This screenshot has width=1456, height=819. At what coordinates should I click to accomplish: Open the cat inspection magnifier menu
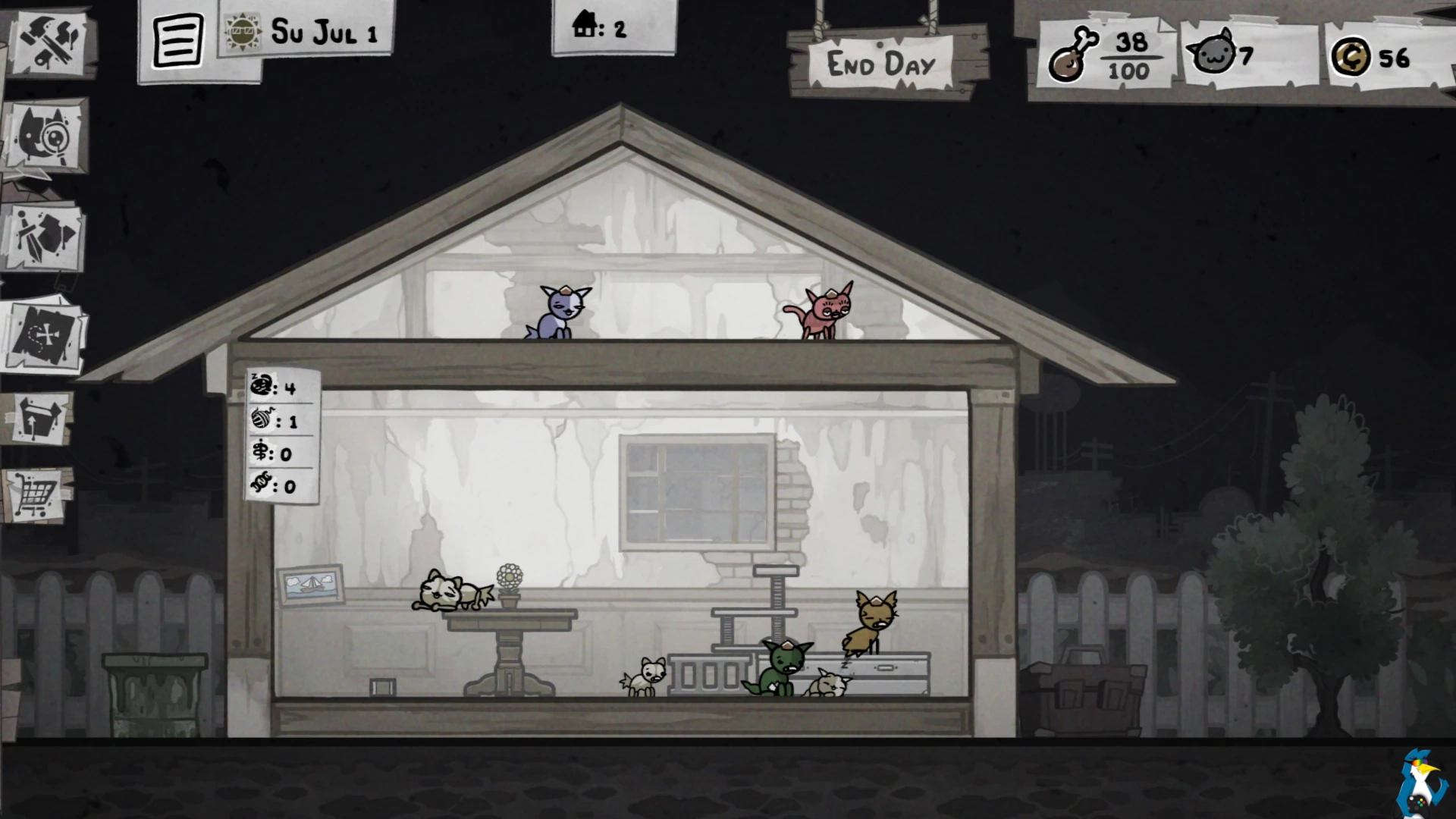click(47, 137)
